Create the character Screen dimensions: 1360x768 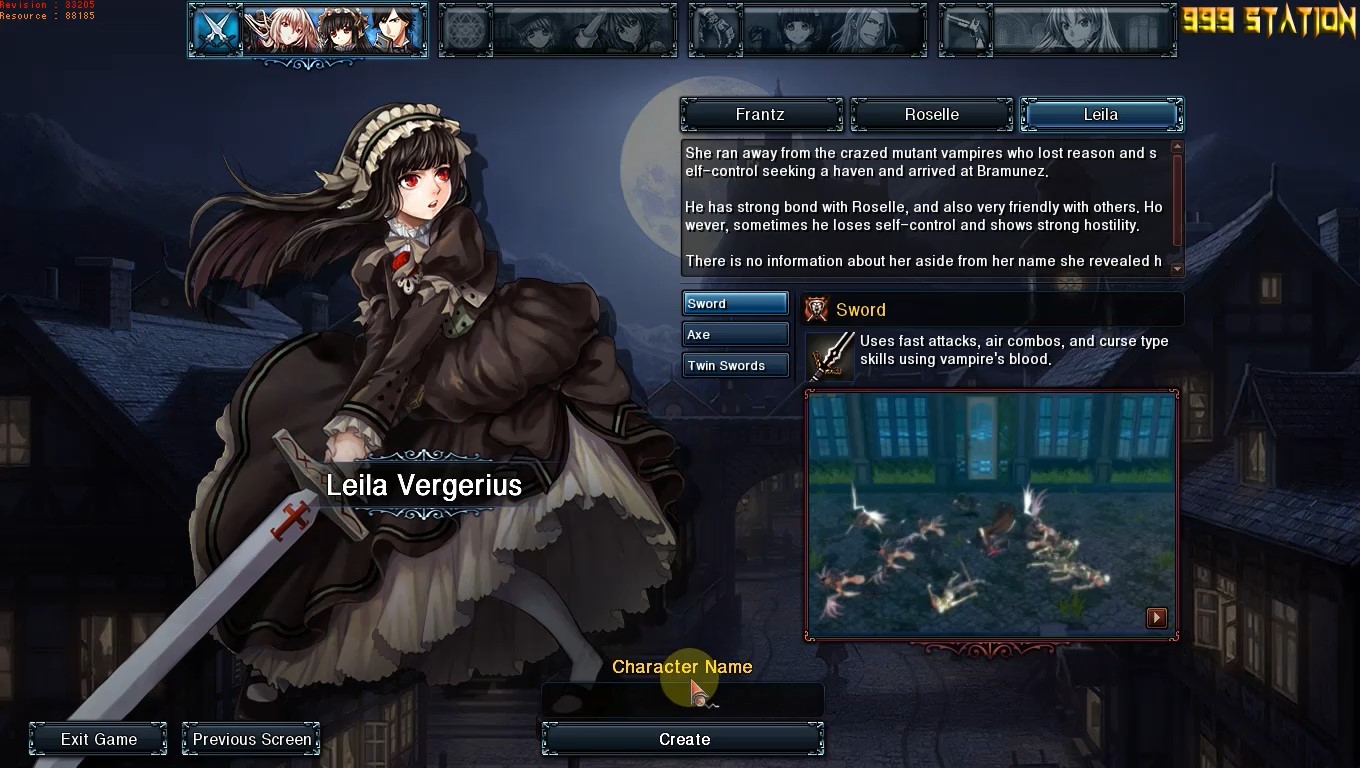683,740
